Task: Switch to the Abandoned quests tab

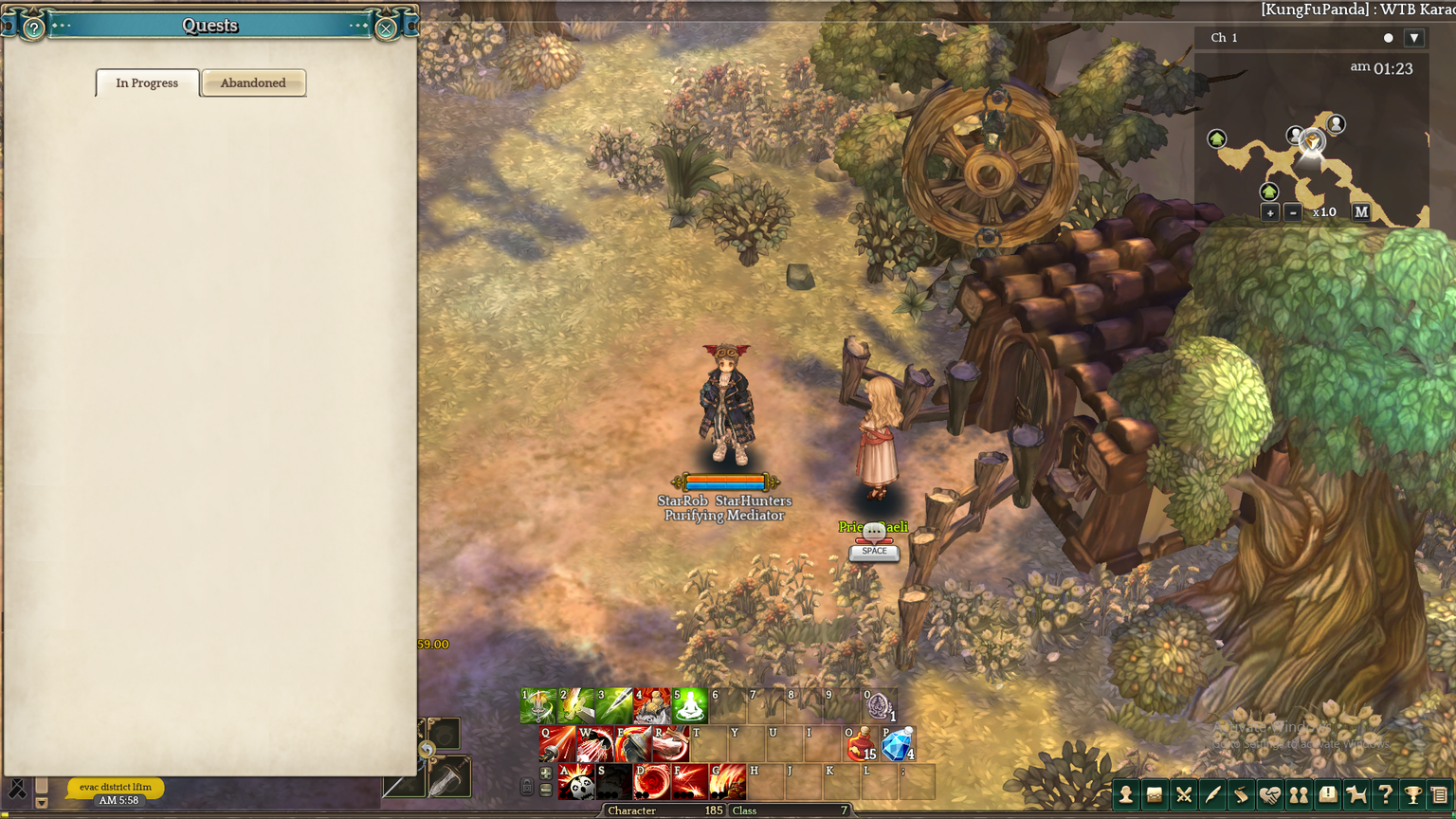Action: click(253, 83)
